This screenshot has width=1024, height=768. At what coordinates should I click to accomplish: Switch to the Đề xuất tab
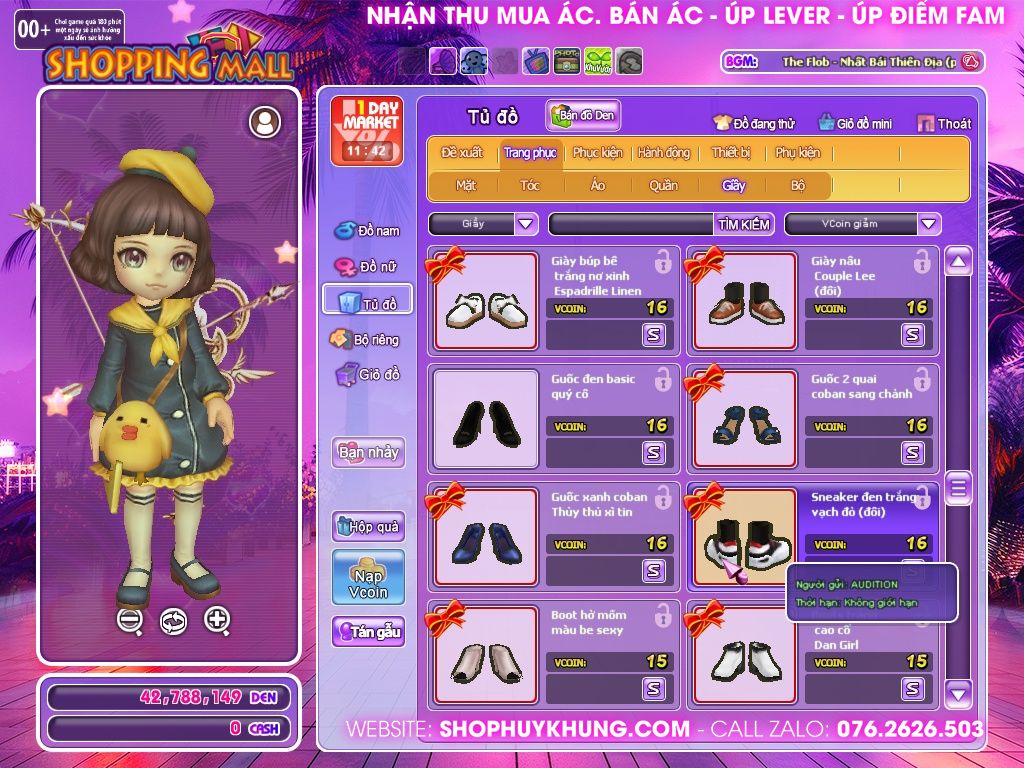(x=462, y=153)
